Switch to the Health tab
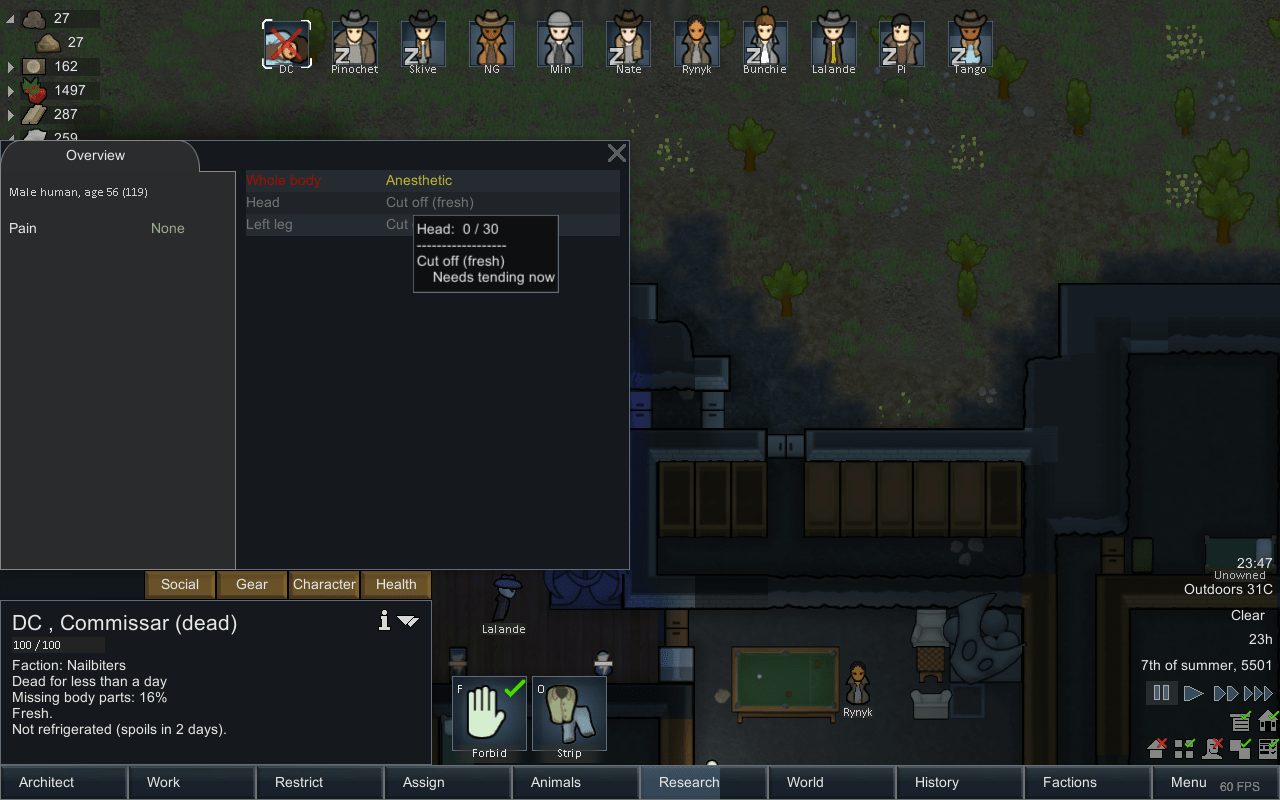Image resolution: width=1280 pixels, height=800 pixels. (x=395, y=584)
